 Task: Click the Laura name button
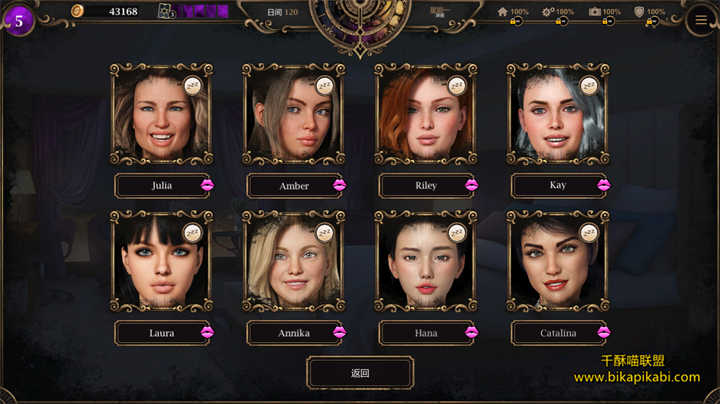point(162,333)
